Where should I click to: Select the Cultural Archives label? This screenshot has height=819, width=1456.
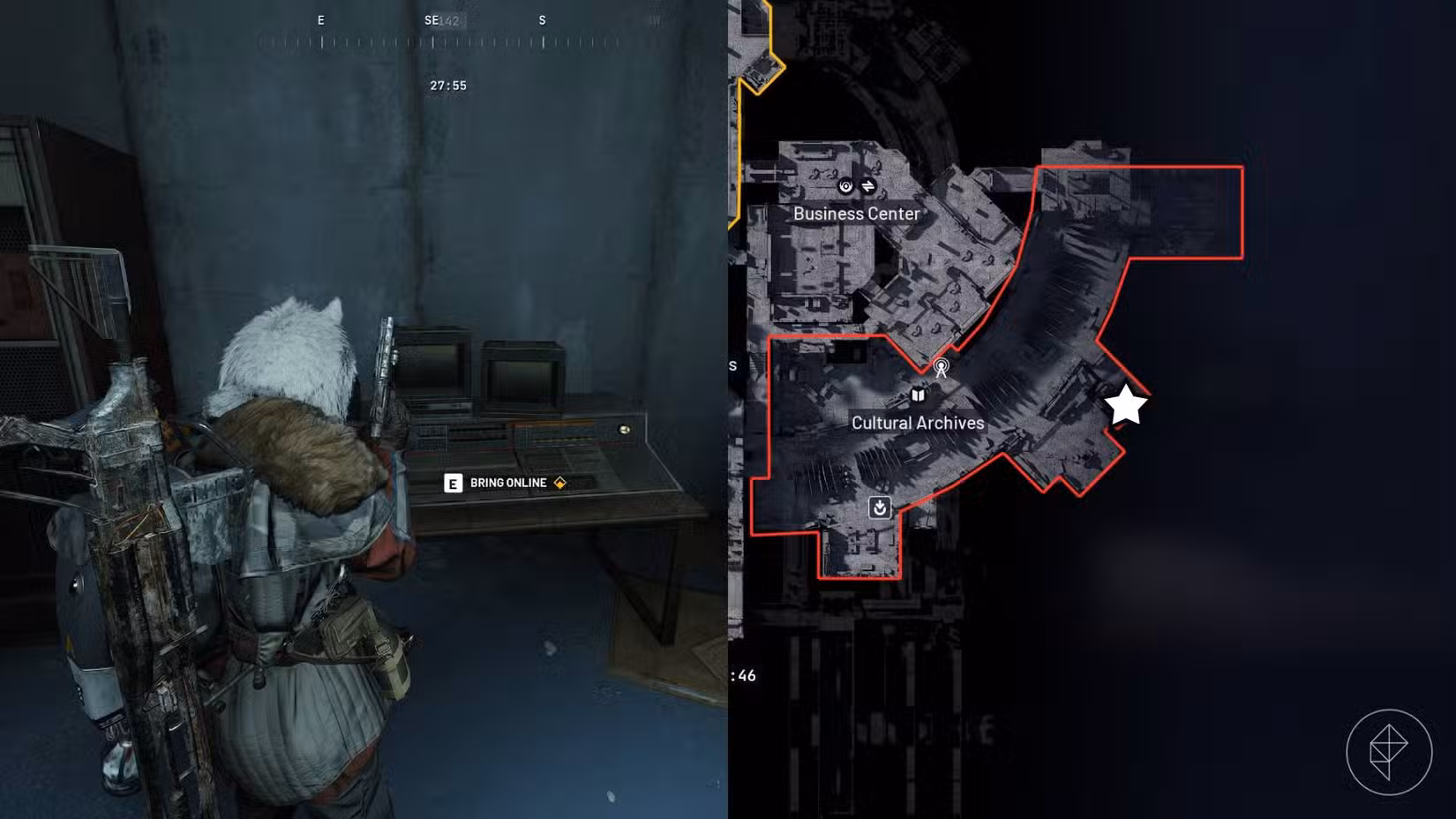click(x=917, y=423)
